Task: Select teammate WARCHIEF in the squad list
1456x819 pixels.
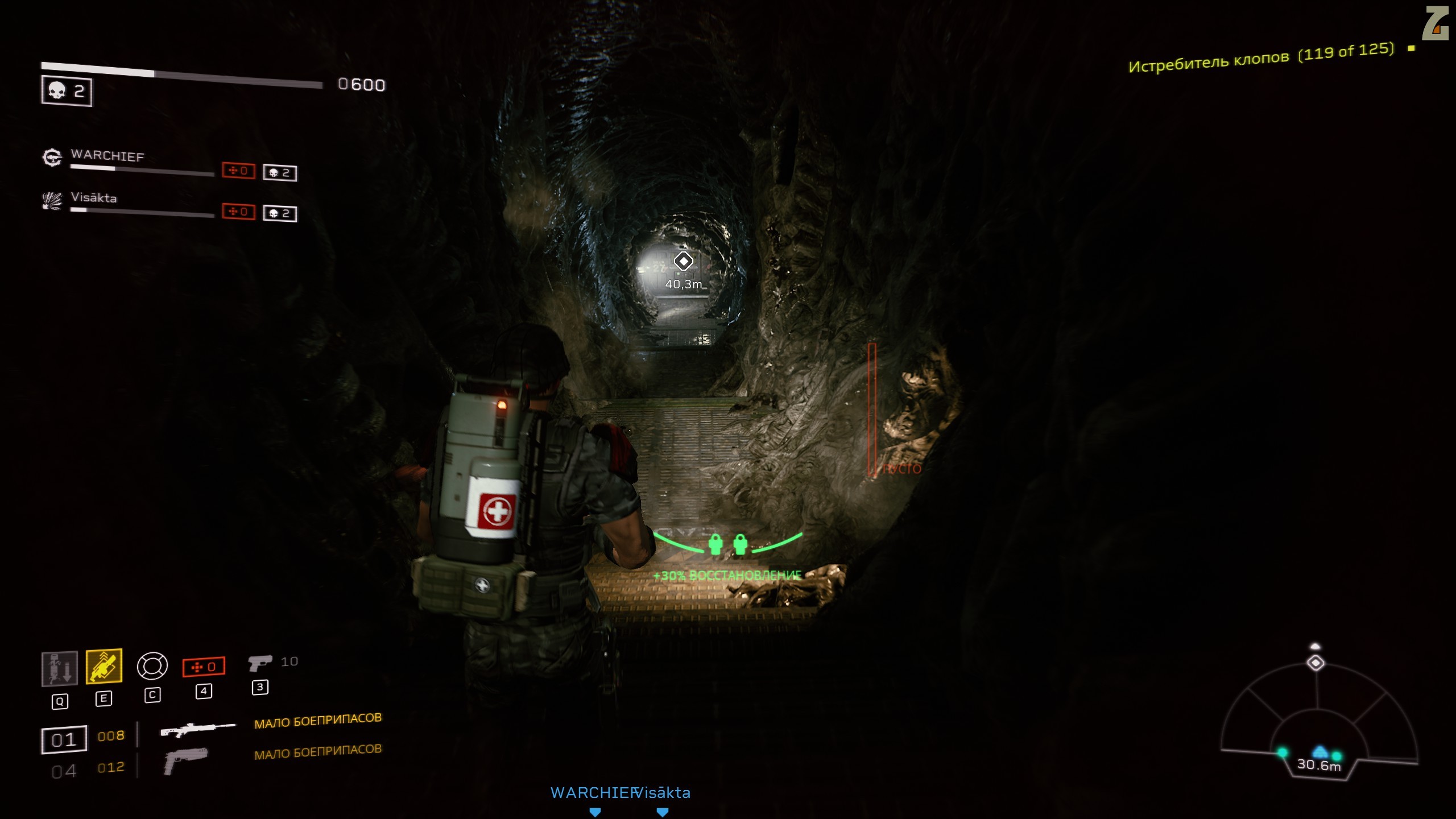Action: click(x=107, y=156)
